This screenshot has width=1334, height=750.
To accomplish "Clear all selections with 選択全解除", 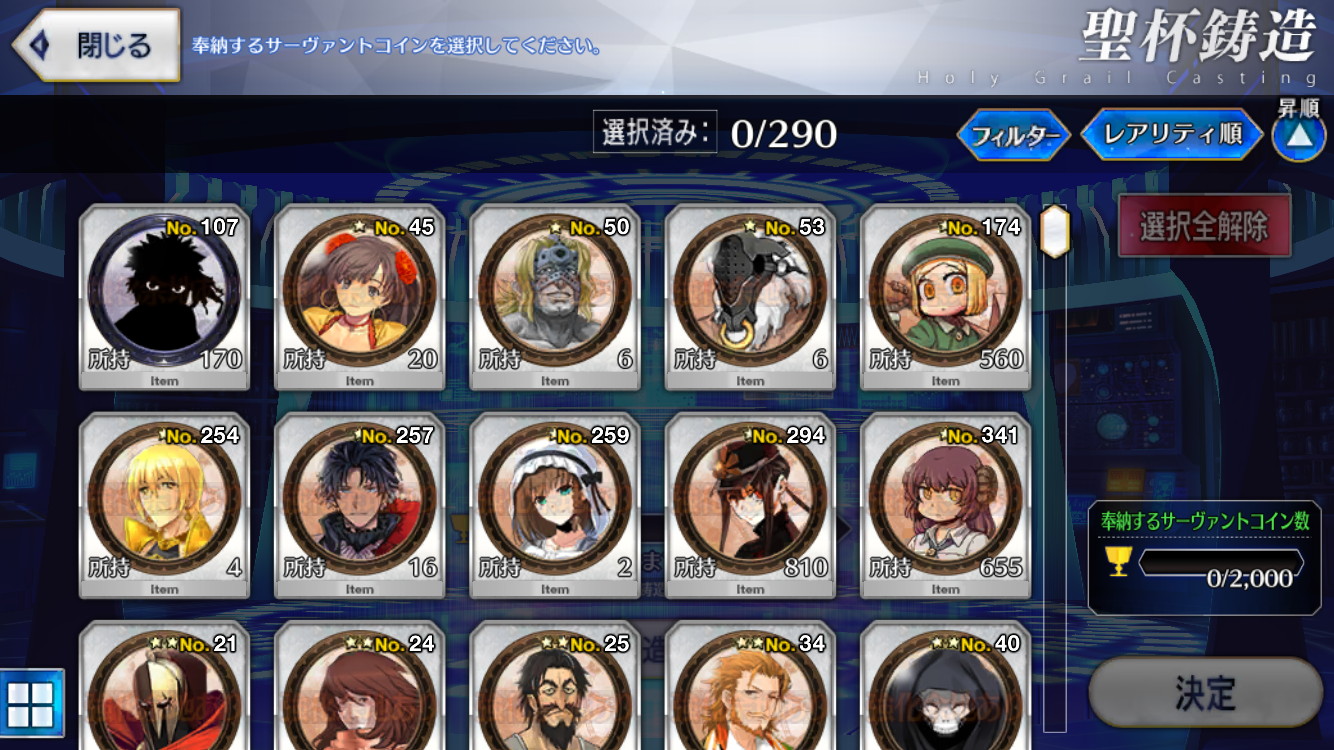I will [1204, 226].
